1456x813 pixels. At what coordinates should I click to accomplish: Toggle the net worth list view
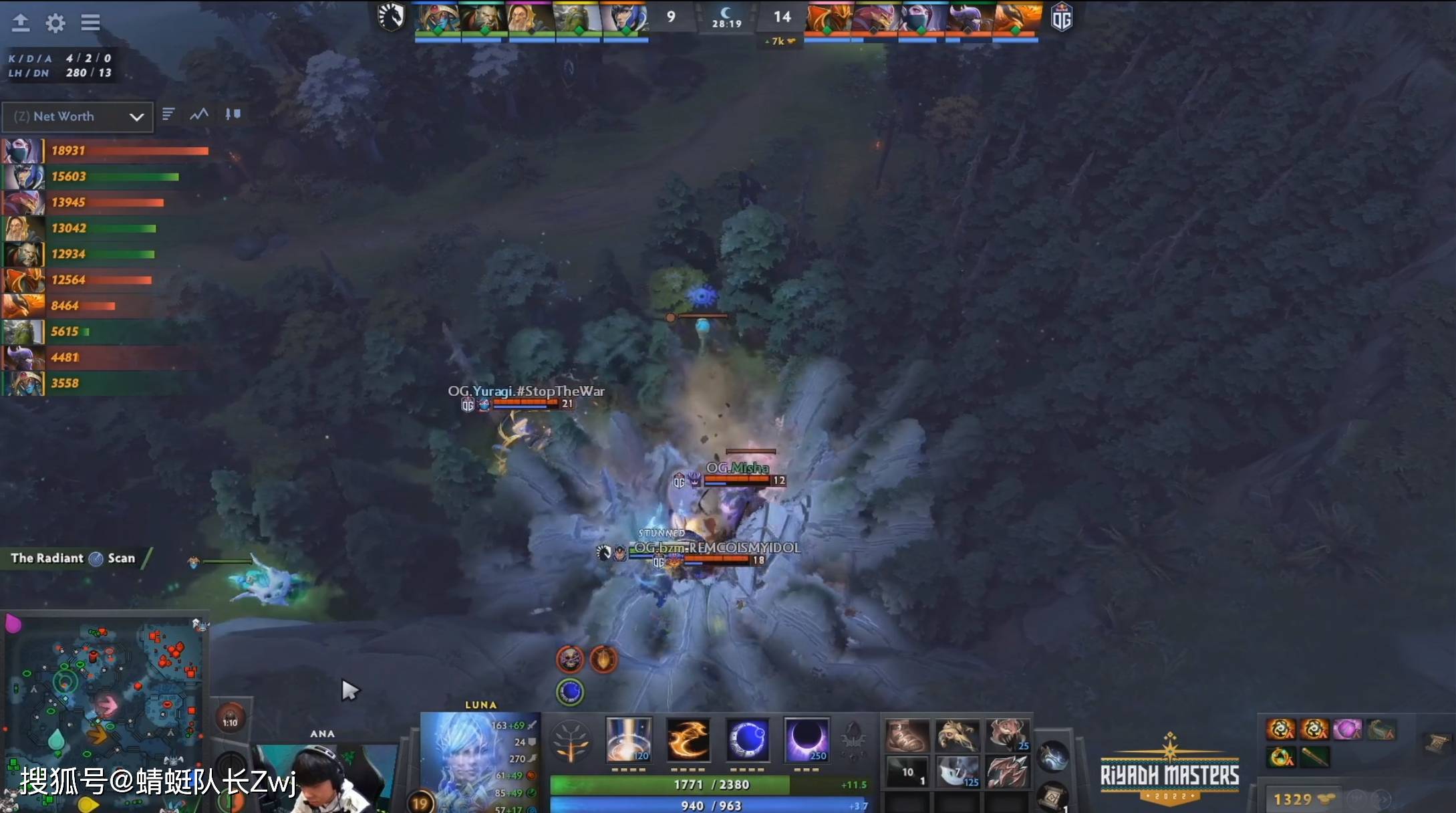(x=168, y=114)
